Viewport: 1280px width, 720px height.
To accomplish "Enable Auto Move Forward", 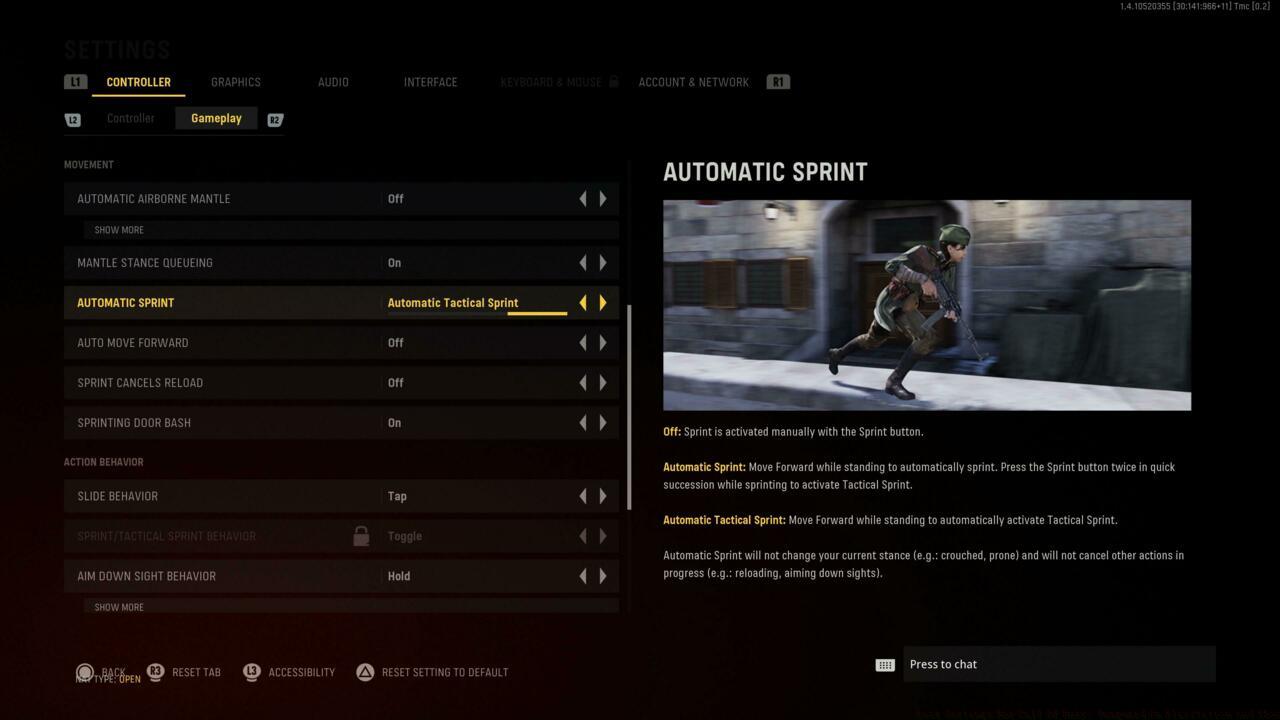I will 603,342.
